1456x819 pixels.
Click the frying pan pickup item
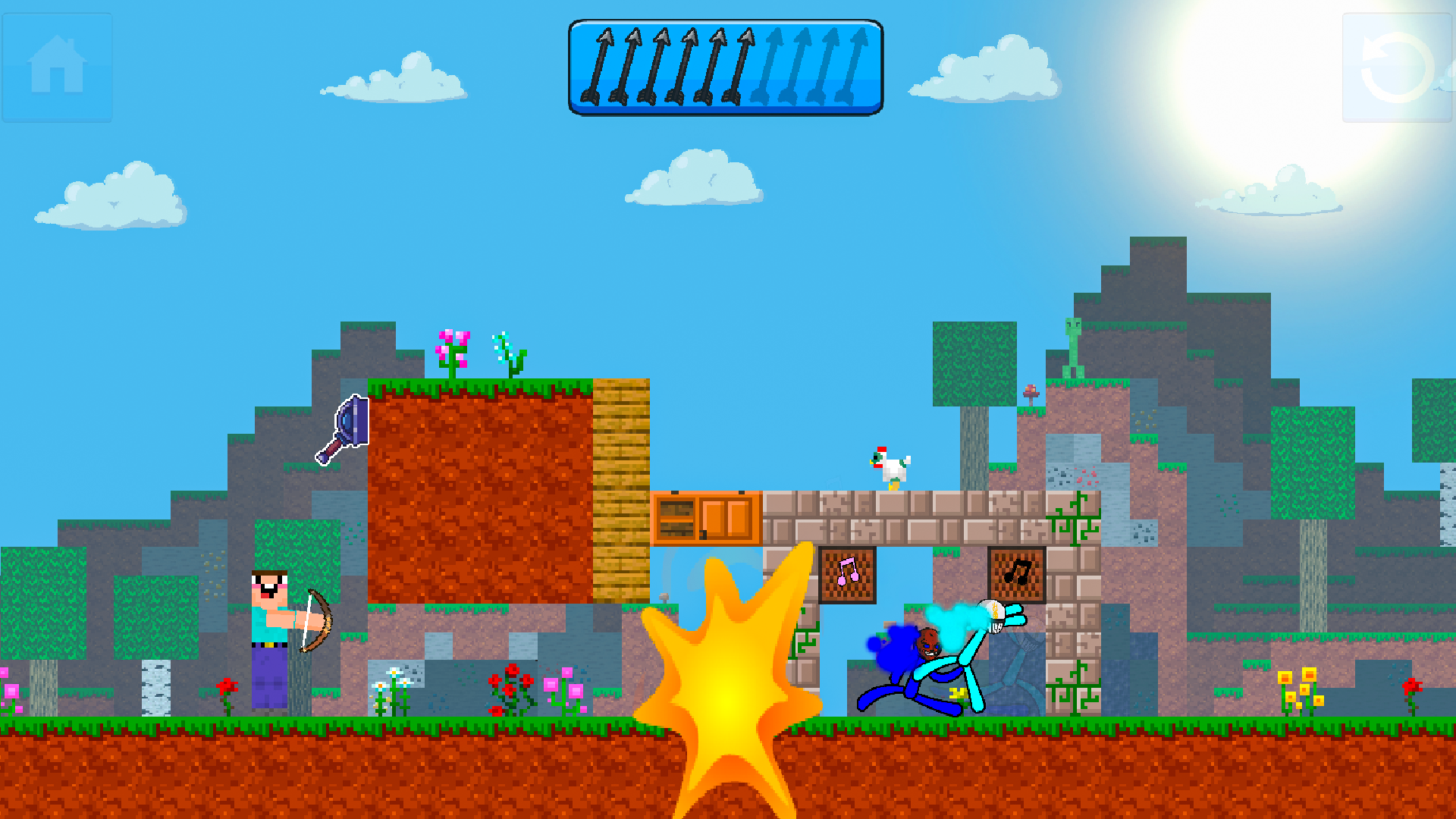click(x=343, y=425)
